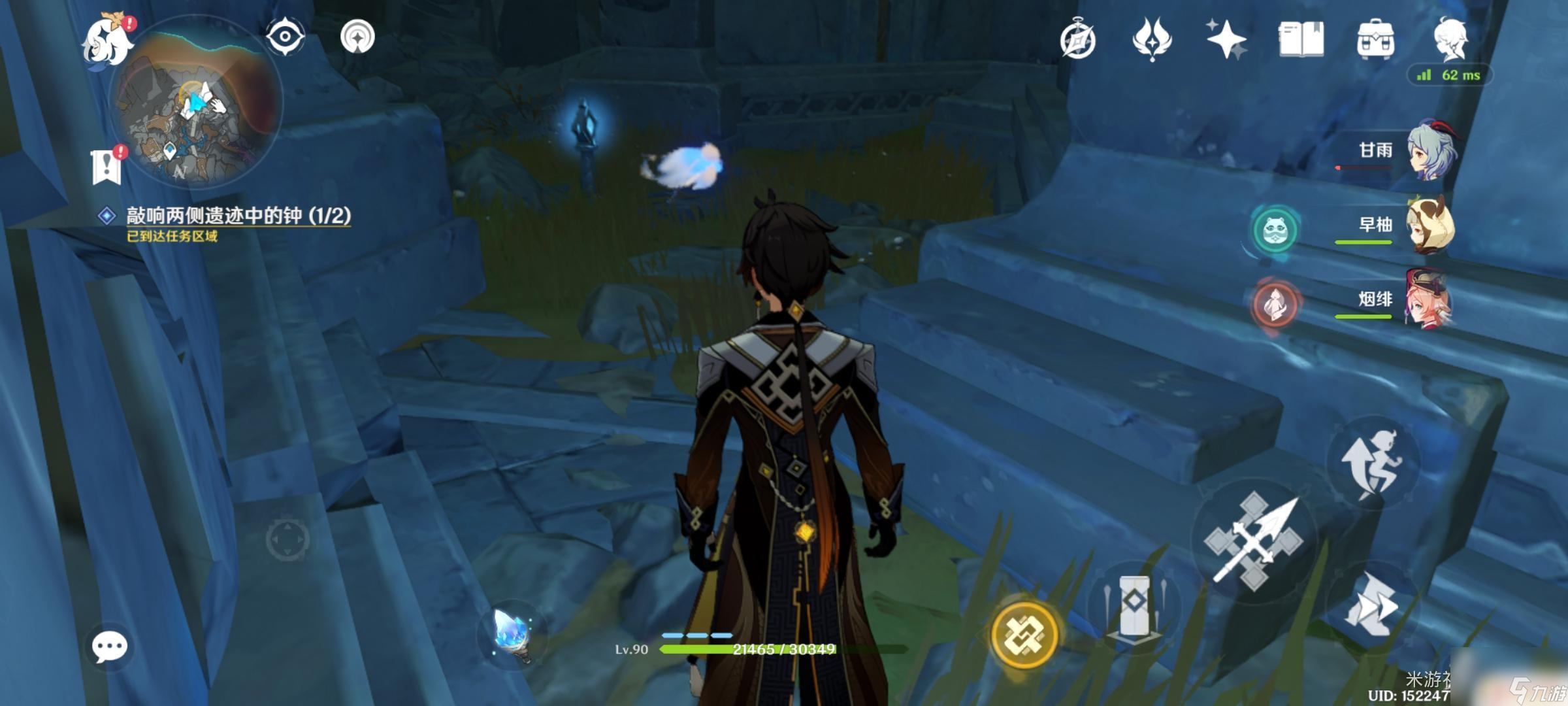This screenshot has width=1568, height=706.
Task: Activate the golden Elemental Burst button
Action: (1024, 634)
